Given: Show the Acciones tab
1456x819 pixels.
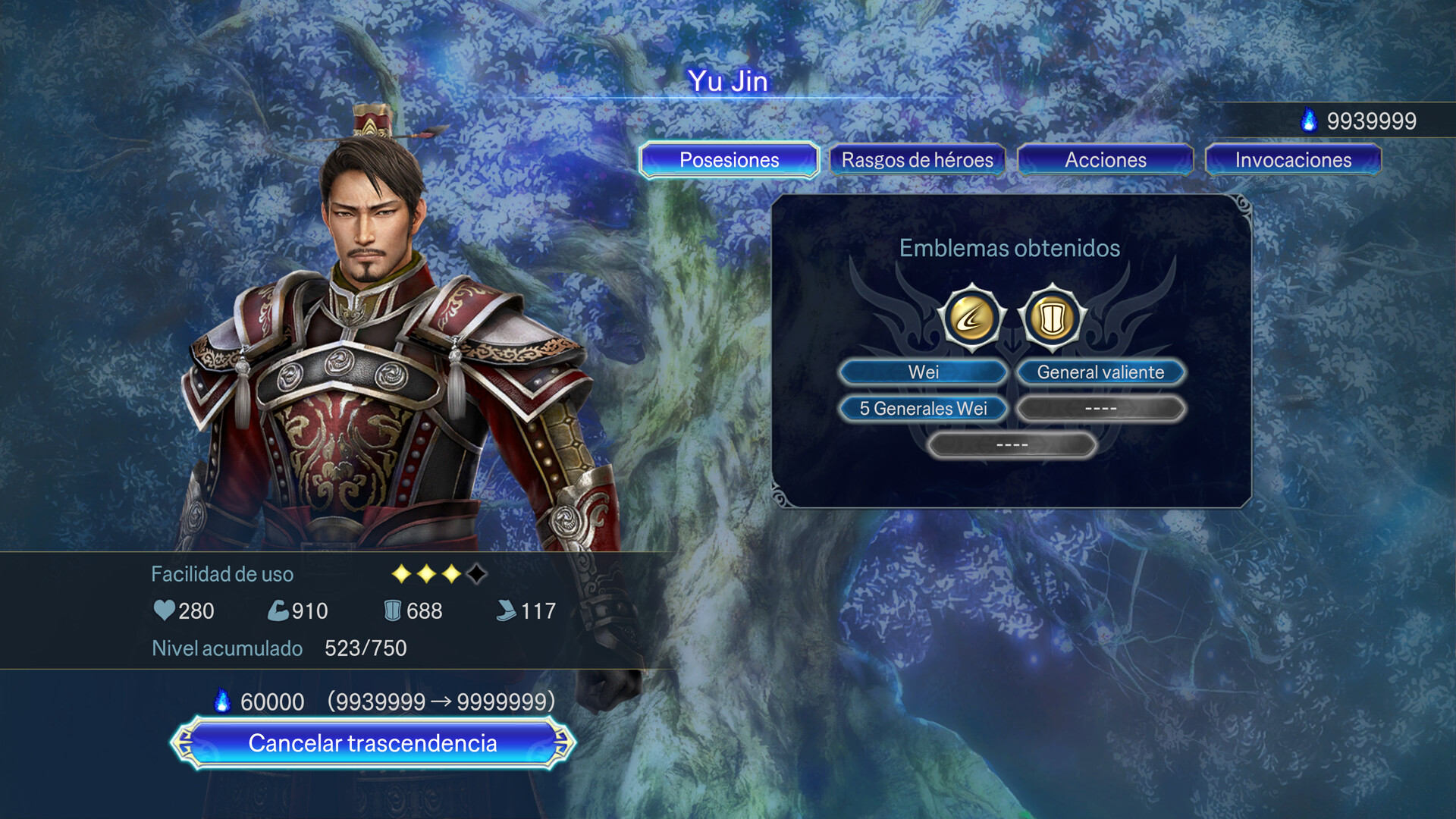Looking at the screenshot, I should (1105, 160).
